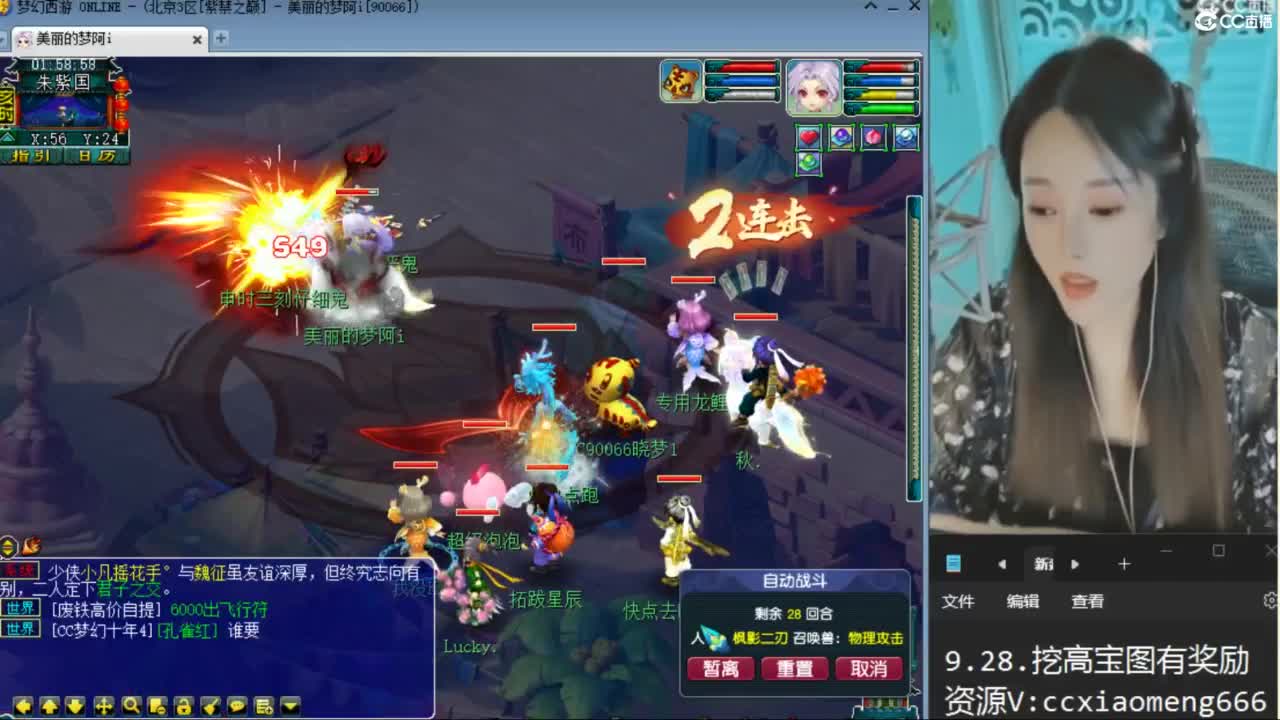
Task: Select the magnifier zoom icon on bottom toolbar
Action: point(132,705)
